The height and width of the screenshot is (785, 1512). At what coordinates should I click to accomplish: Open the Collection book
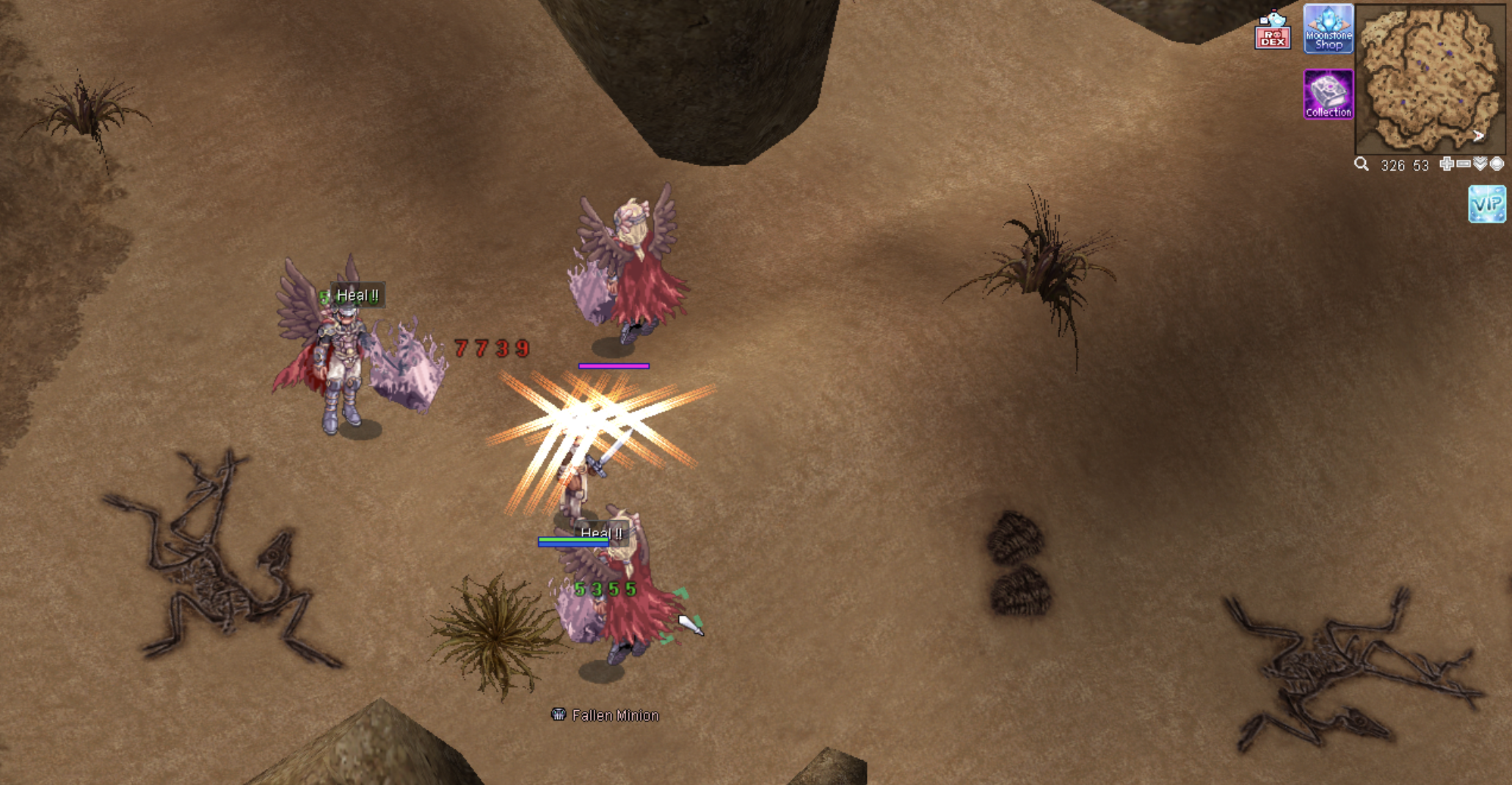pos(1328,94)
